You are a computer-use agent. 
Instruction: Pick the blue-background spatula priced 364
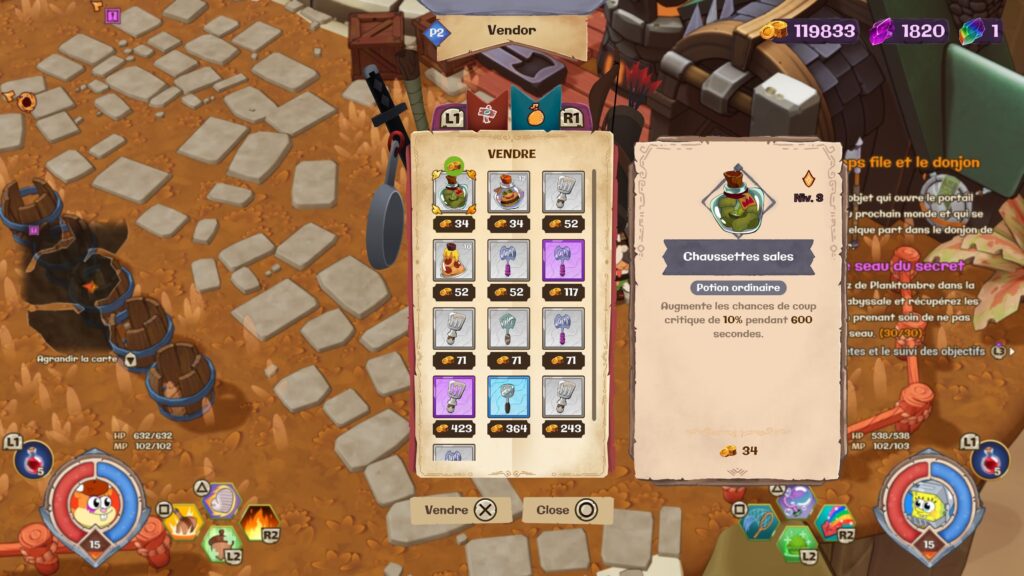(507, 396)
